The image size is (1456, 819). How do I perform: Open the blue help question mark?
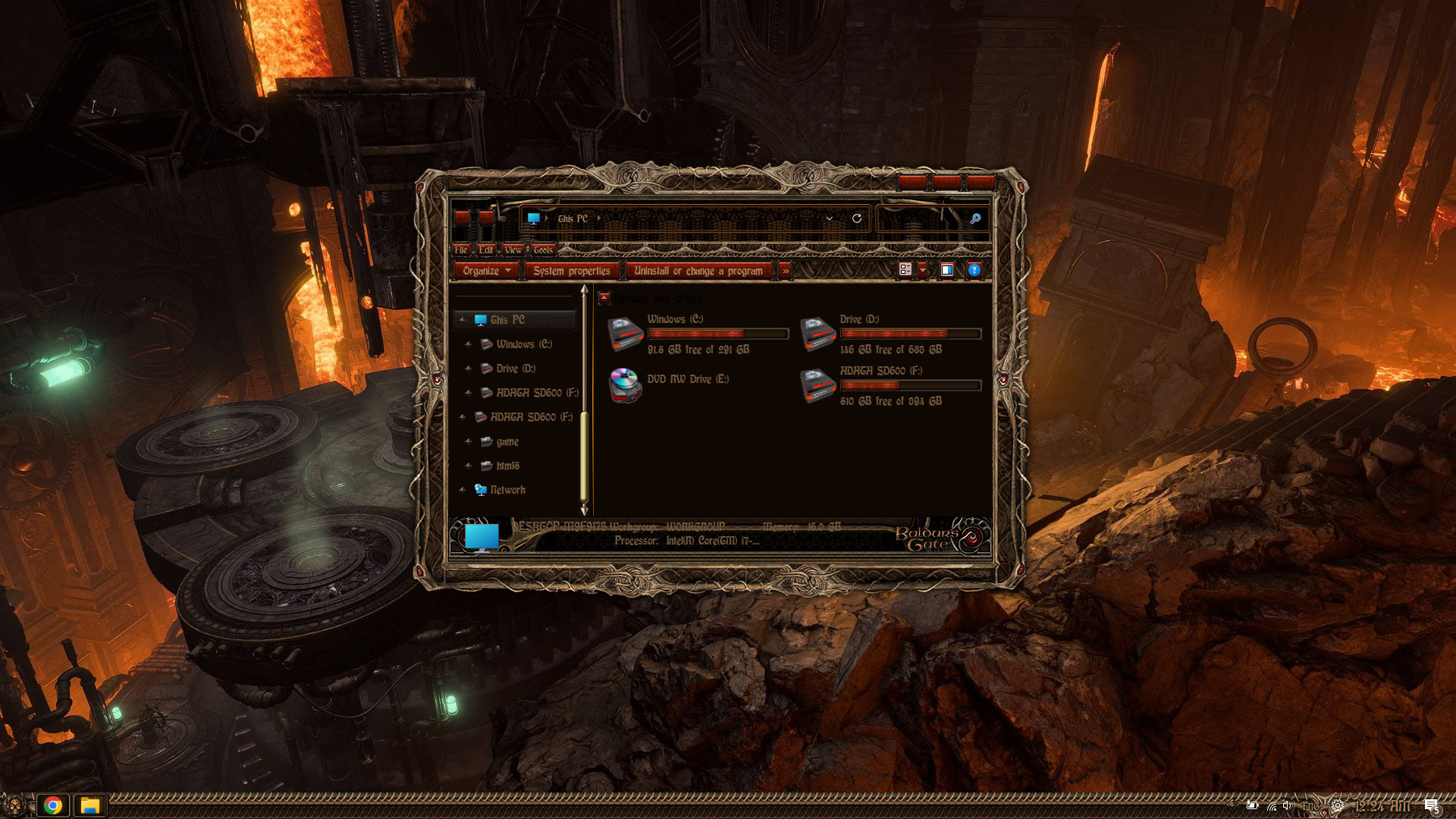(x=974, y=270)
